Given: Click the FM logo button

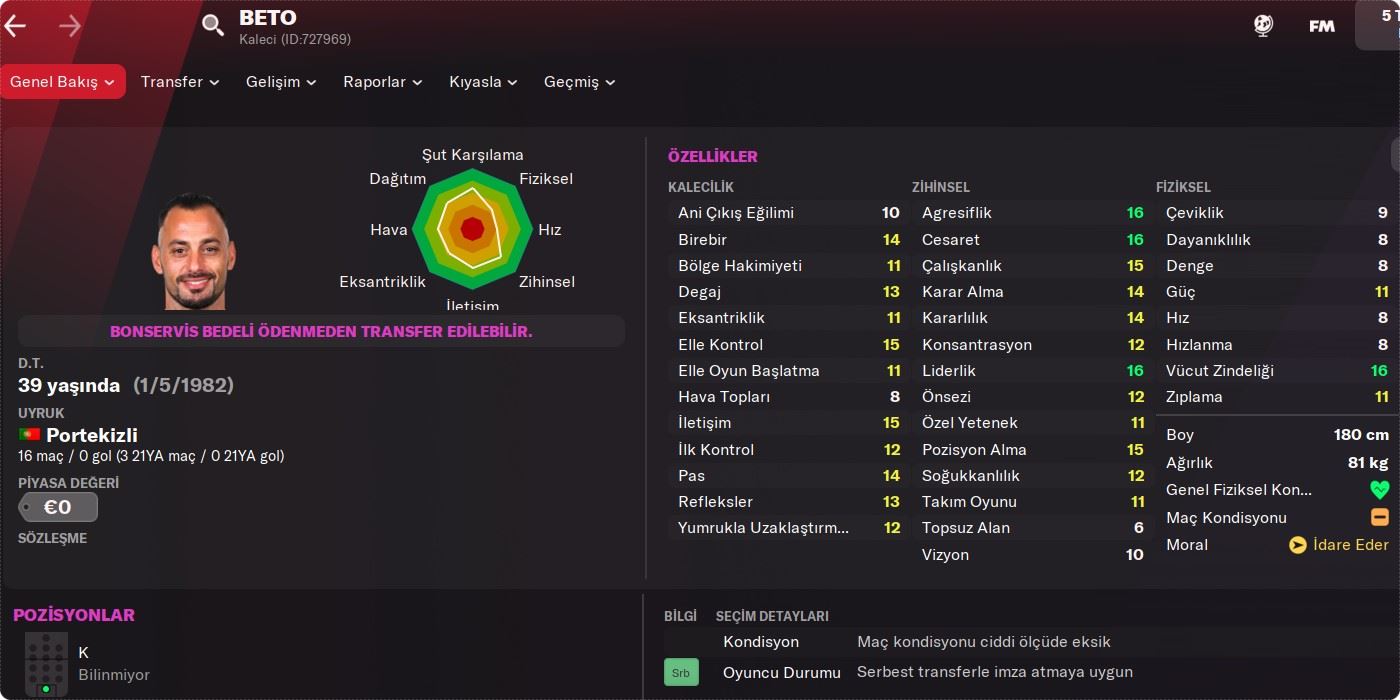Looking at the screenshot, I should pyautogui.click(x=1322, y=26).
